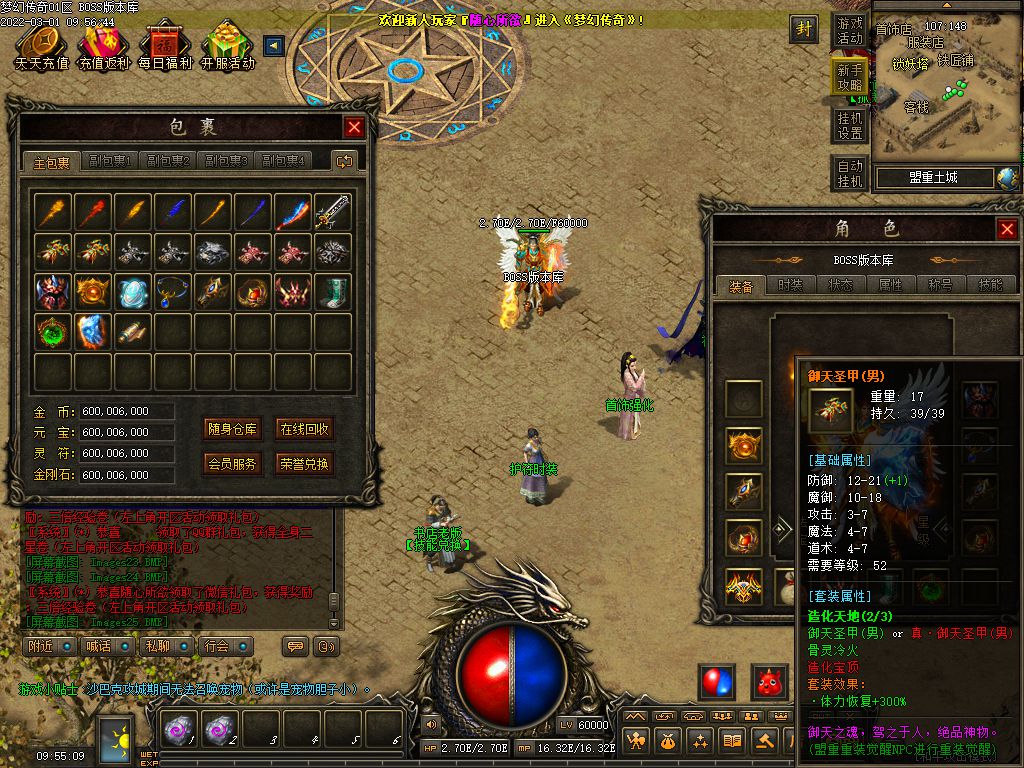Open the 开服活动 gift box icon

pyautogui.click(x=227, y=46)
